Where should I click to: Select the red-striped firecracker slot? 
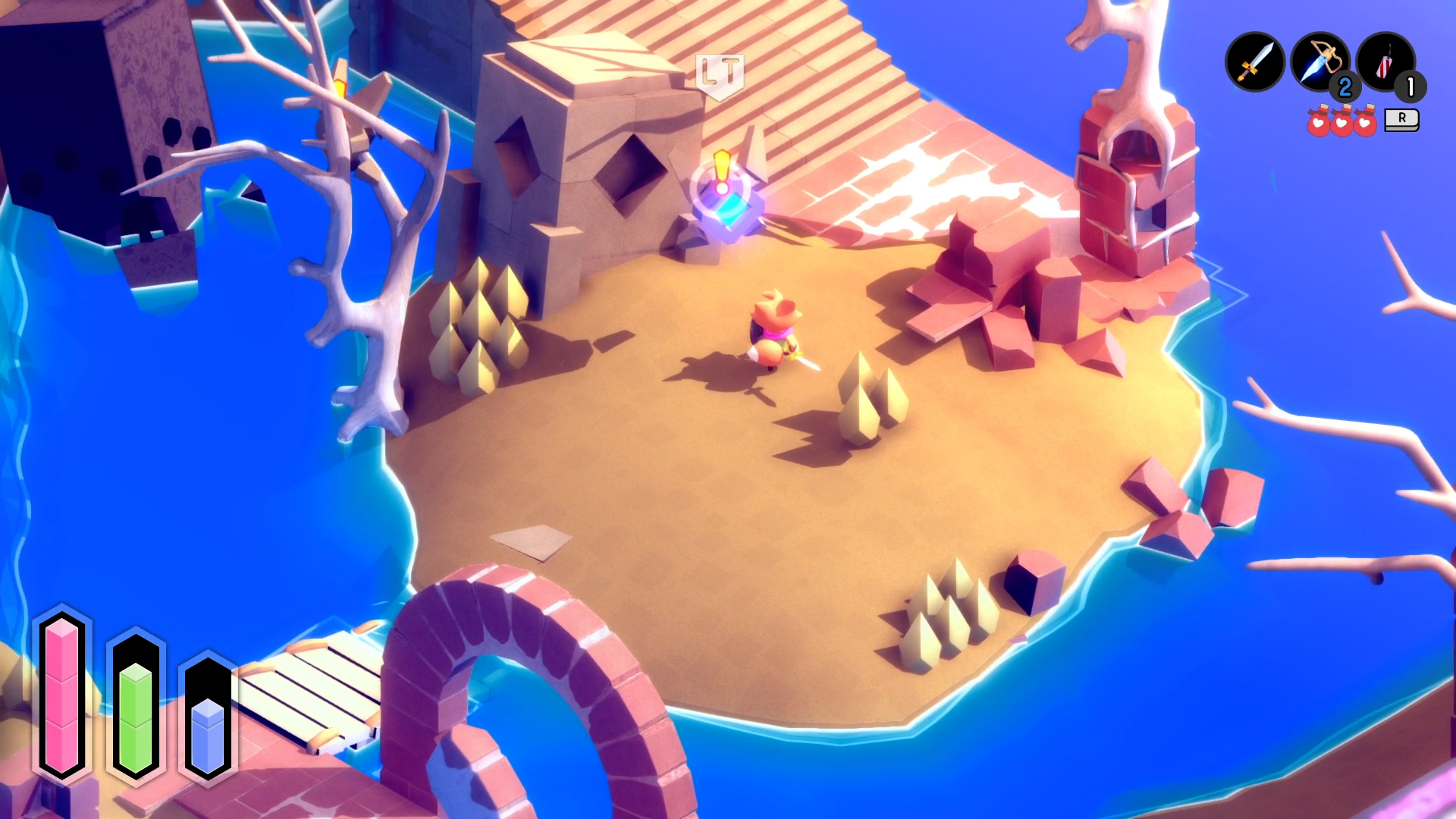coord(1385,62)
